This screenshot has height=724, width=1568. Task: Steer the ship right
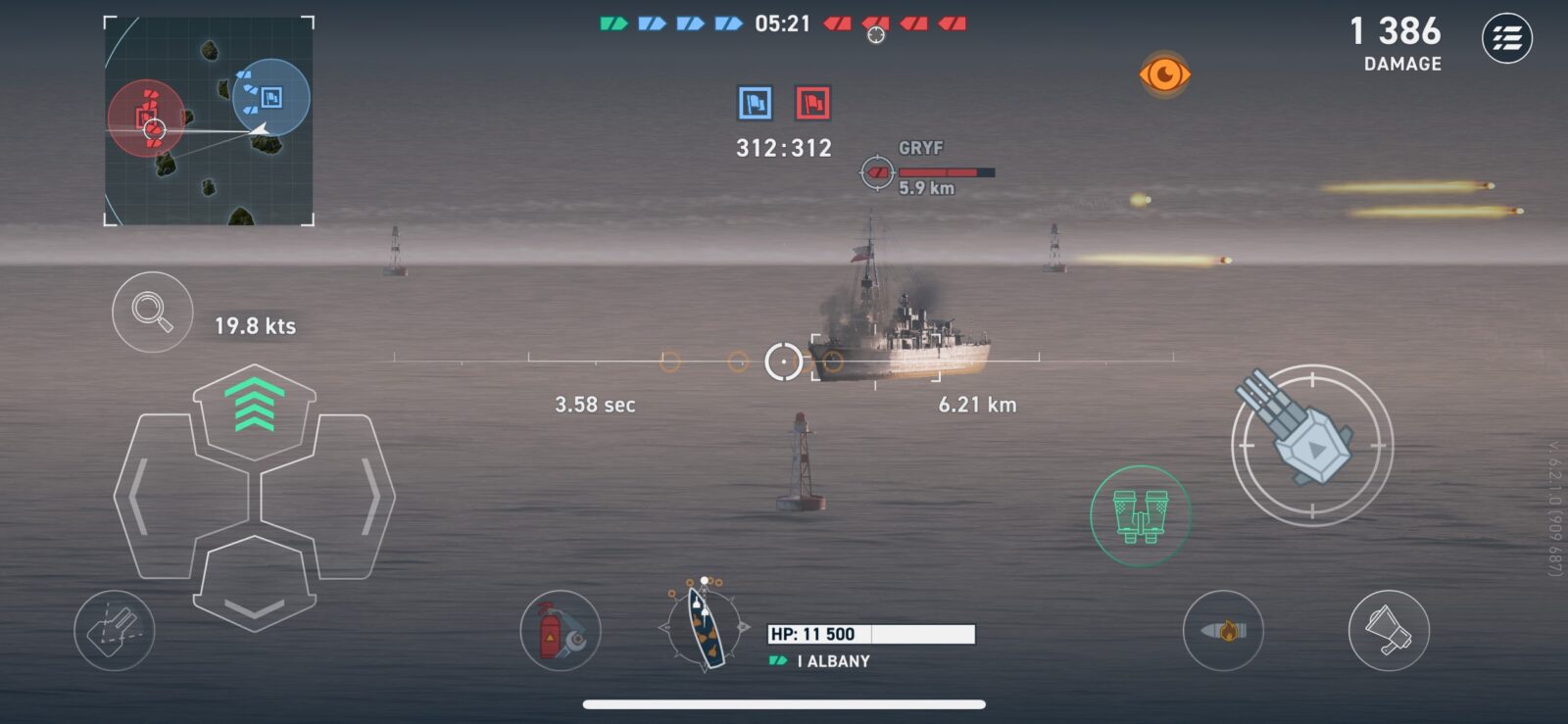pyautogui.click(x=355, y=497)
